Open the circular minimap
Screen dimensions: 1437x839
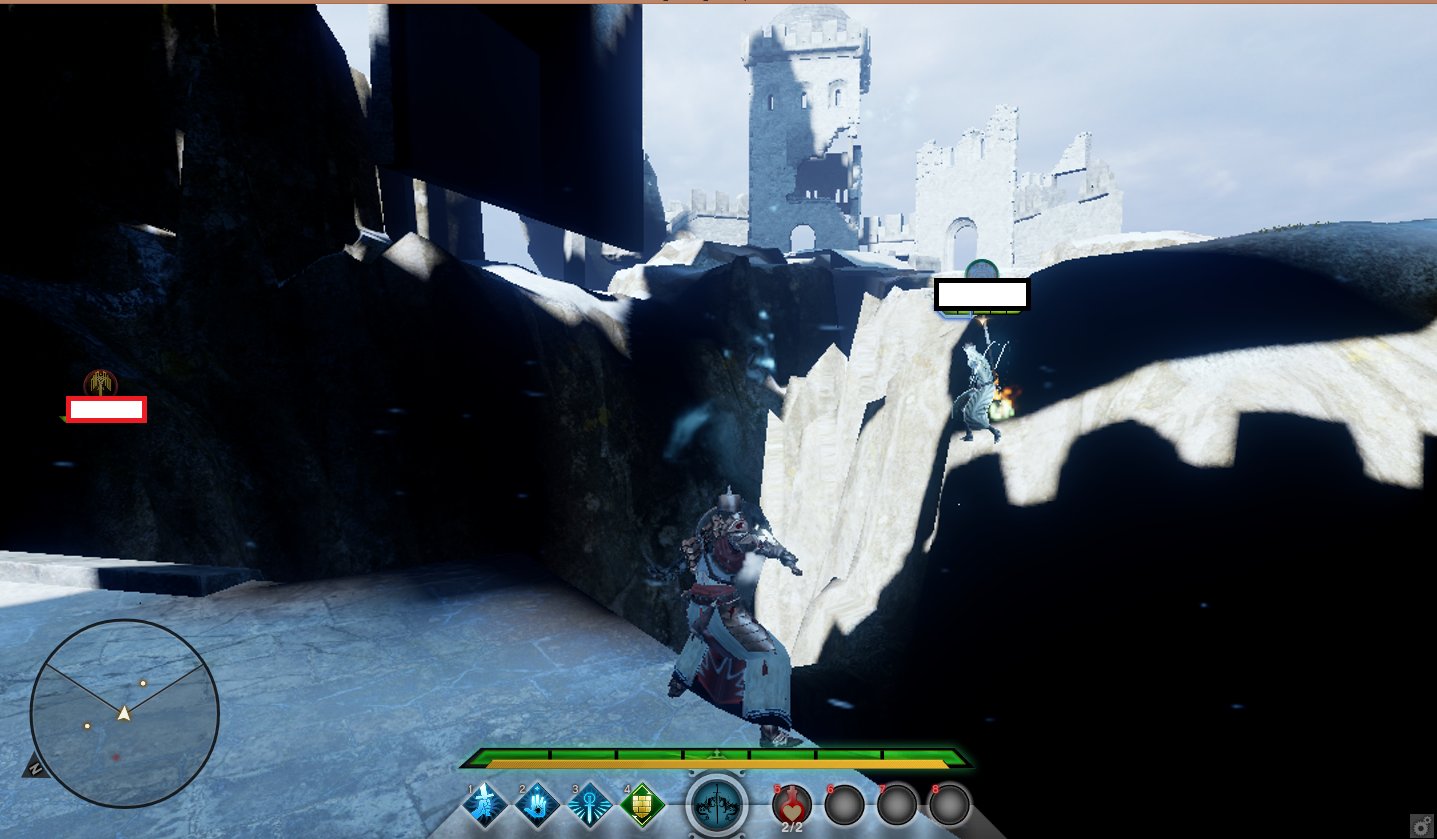[x=124, y=712]
